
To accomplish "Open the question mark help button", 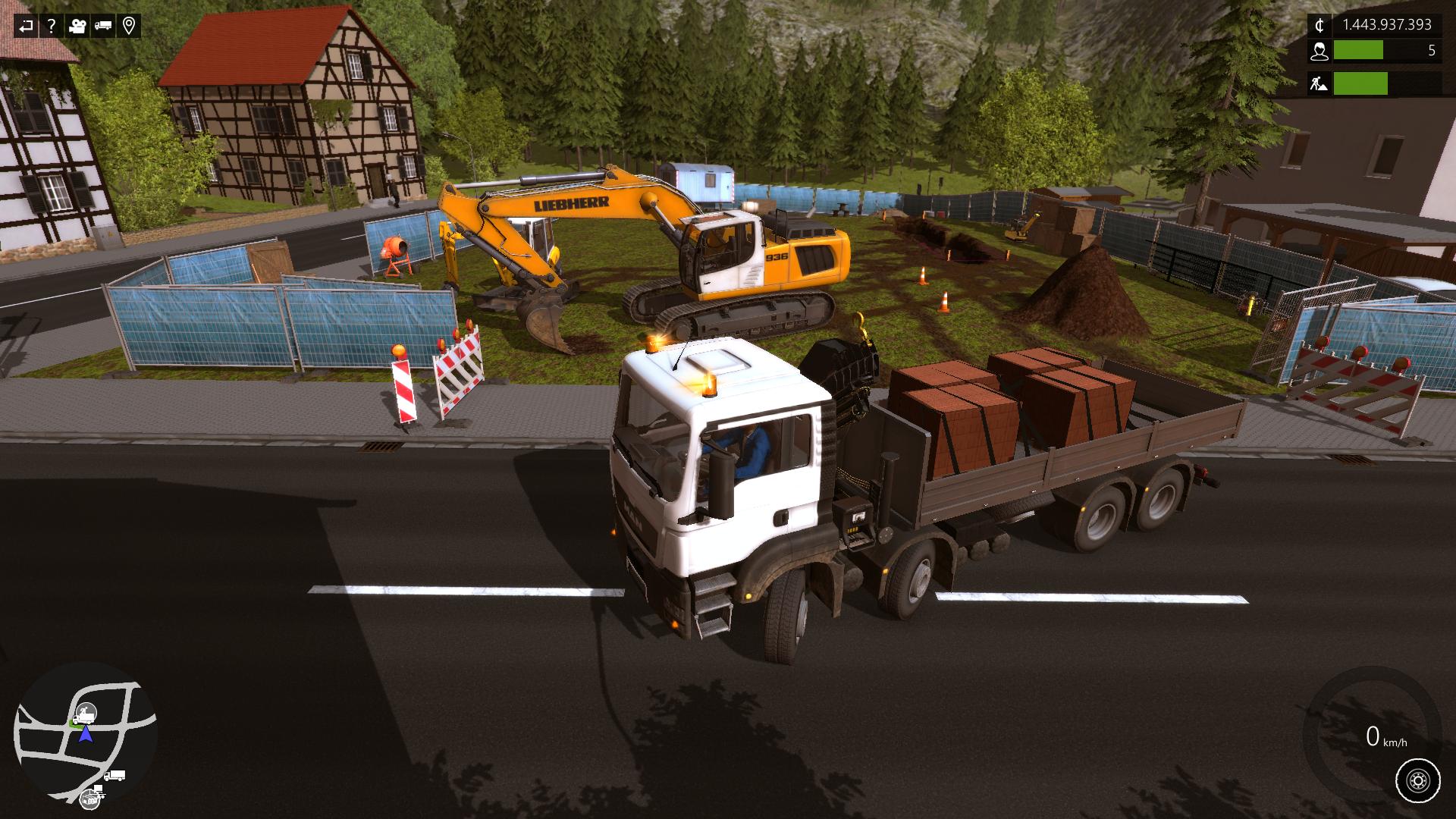I will pyautogui.click(x=52, y=27).
